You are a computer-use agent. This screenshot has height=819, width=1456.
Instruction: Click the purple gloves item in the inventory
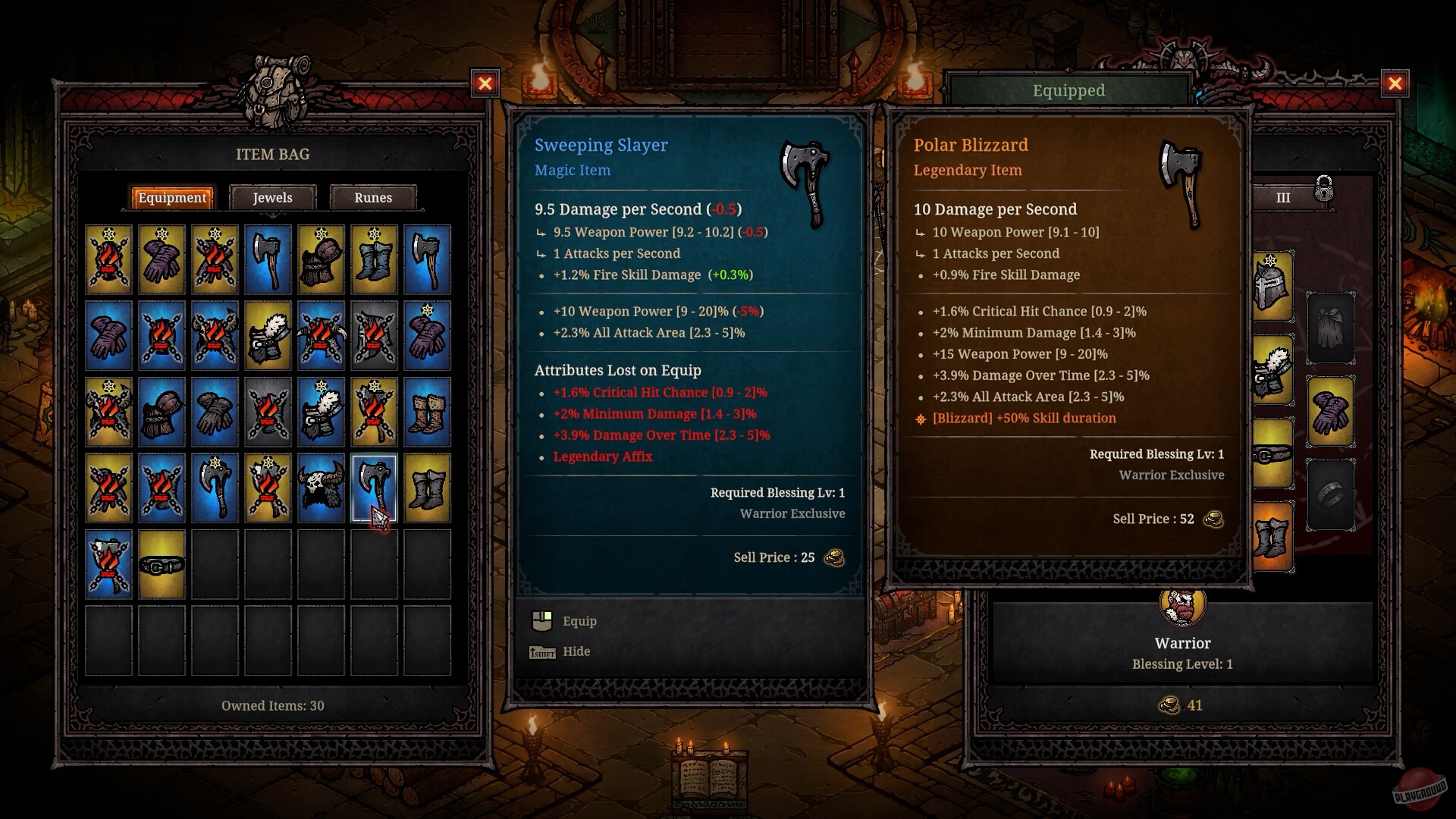pyautogui.click(x=162, y=259)
